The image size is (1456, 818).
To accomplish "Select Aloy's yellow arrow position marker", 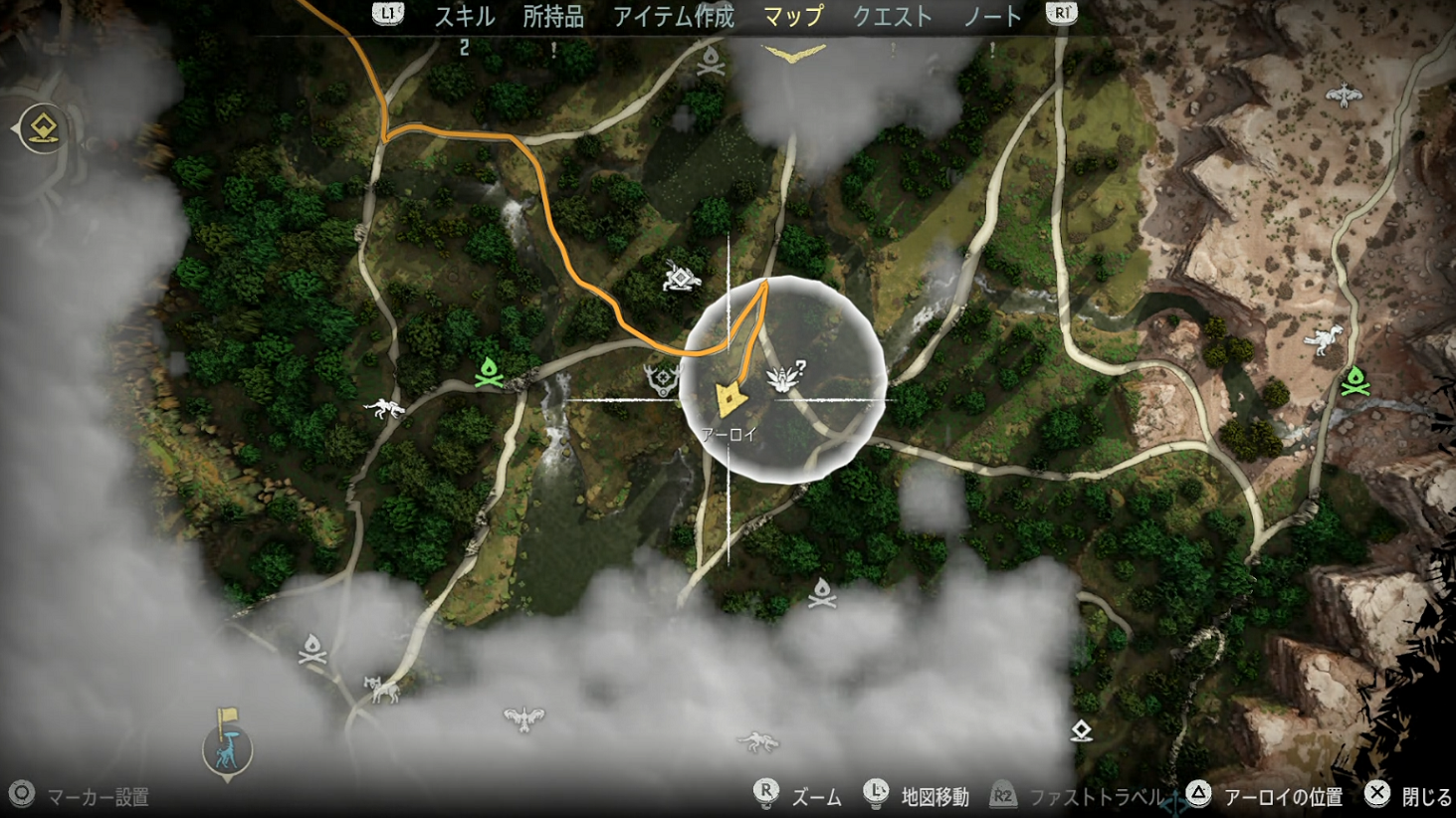I will (x=731, y=399).
